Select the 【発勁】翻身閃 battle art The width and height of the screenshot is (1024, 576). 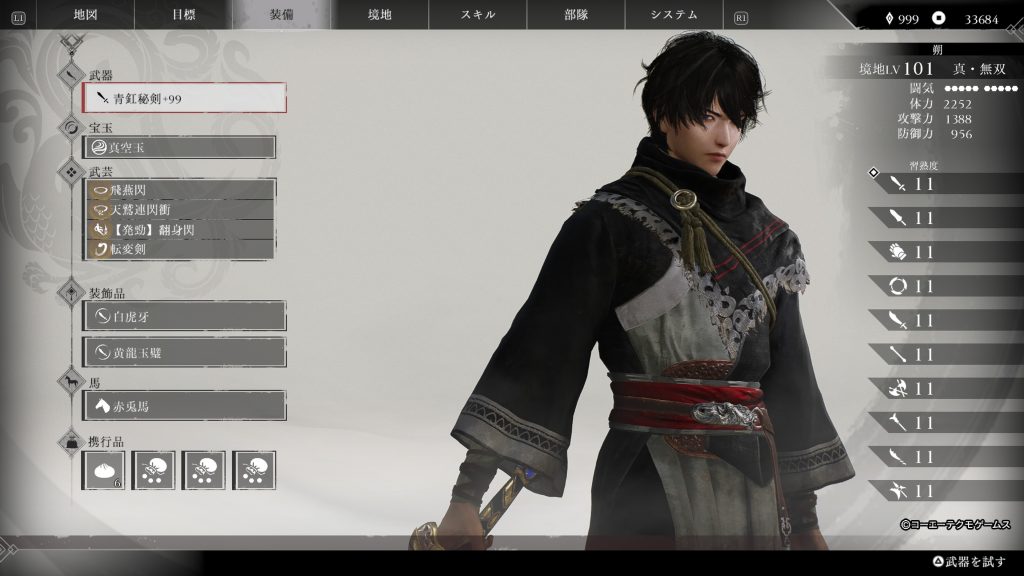click(x=180, y=229)
